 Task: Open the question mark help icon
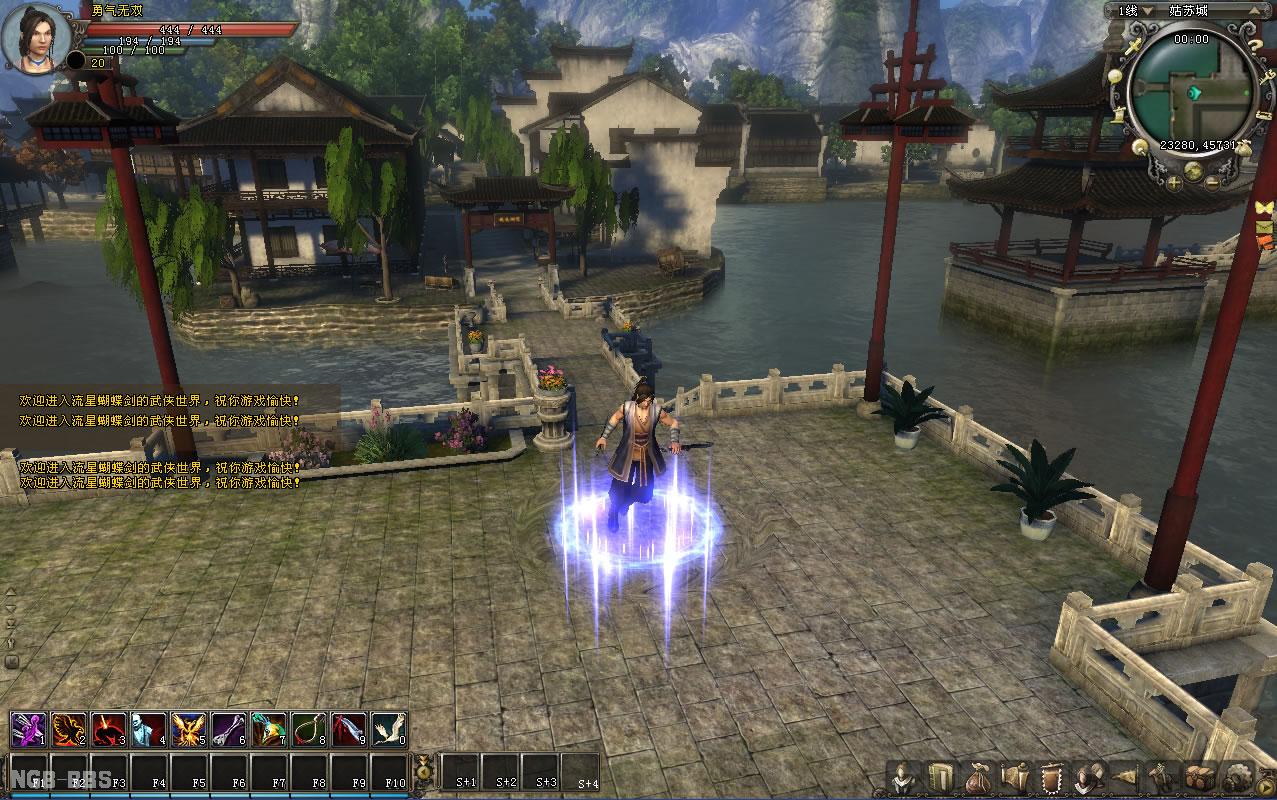(1254, 45)
